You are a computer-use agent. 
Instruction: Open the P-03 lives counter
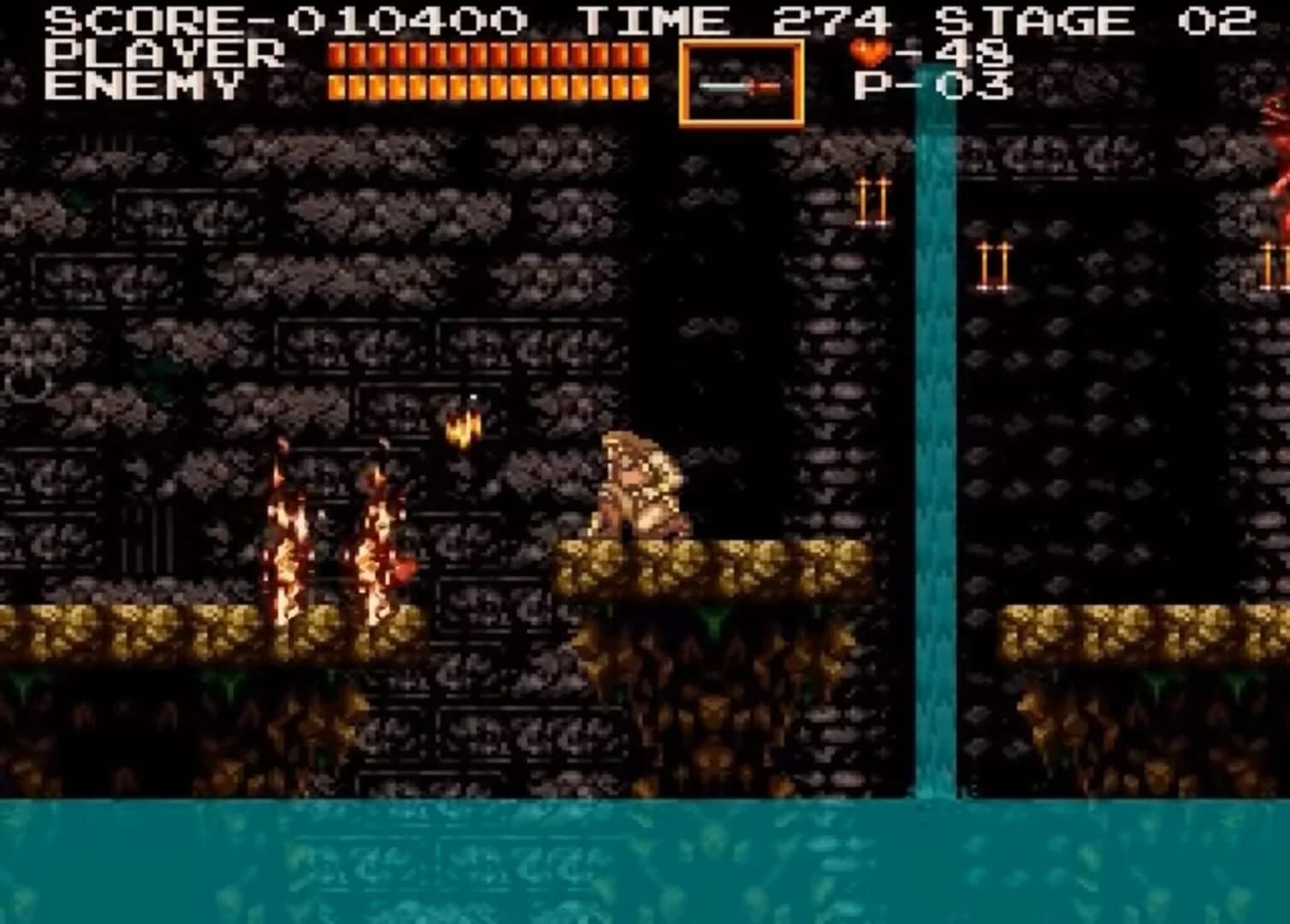click(x=932, y=86)
